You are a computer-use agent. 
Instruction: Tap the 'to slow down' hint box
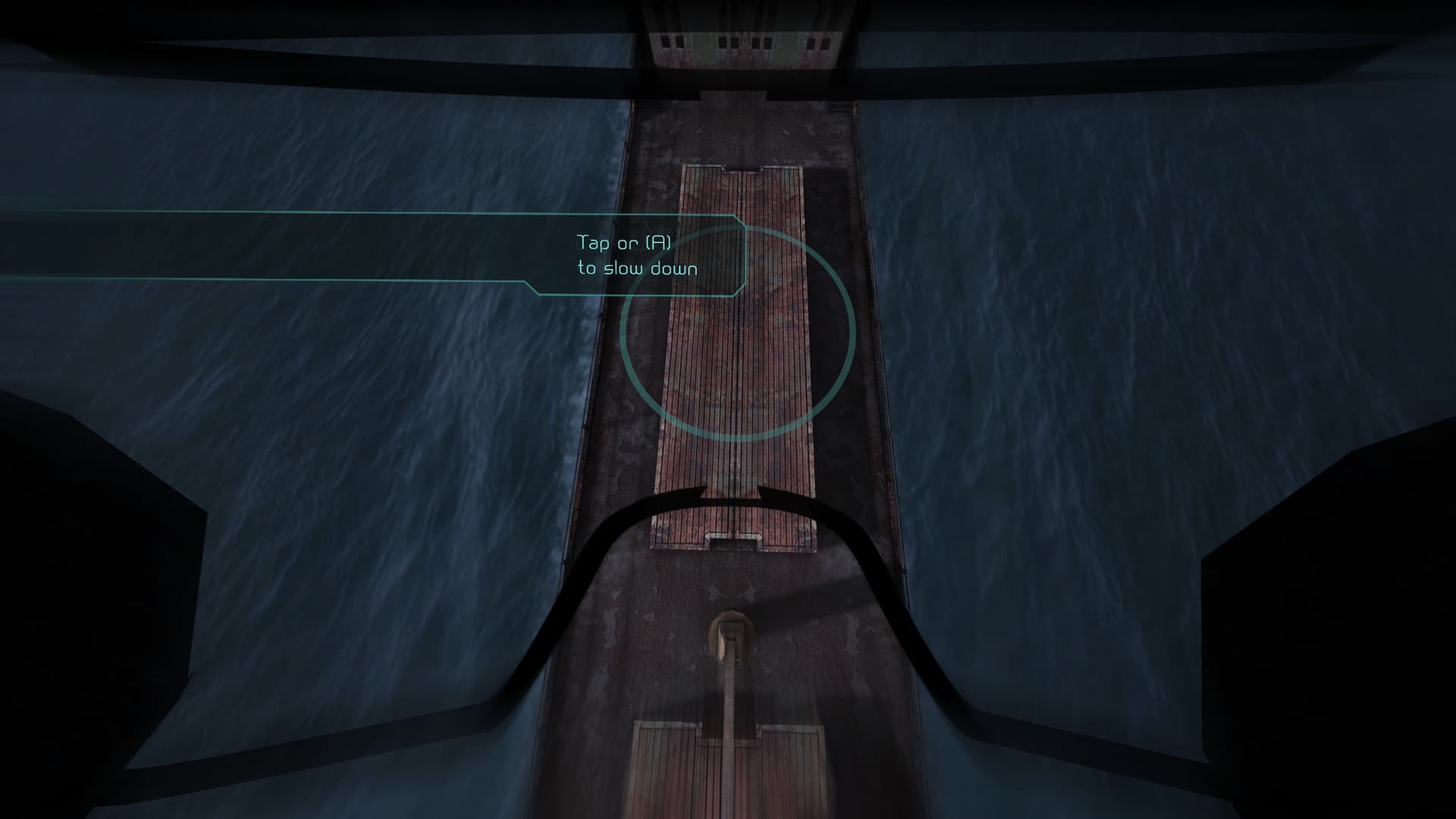pos(639,267)
